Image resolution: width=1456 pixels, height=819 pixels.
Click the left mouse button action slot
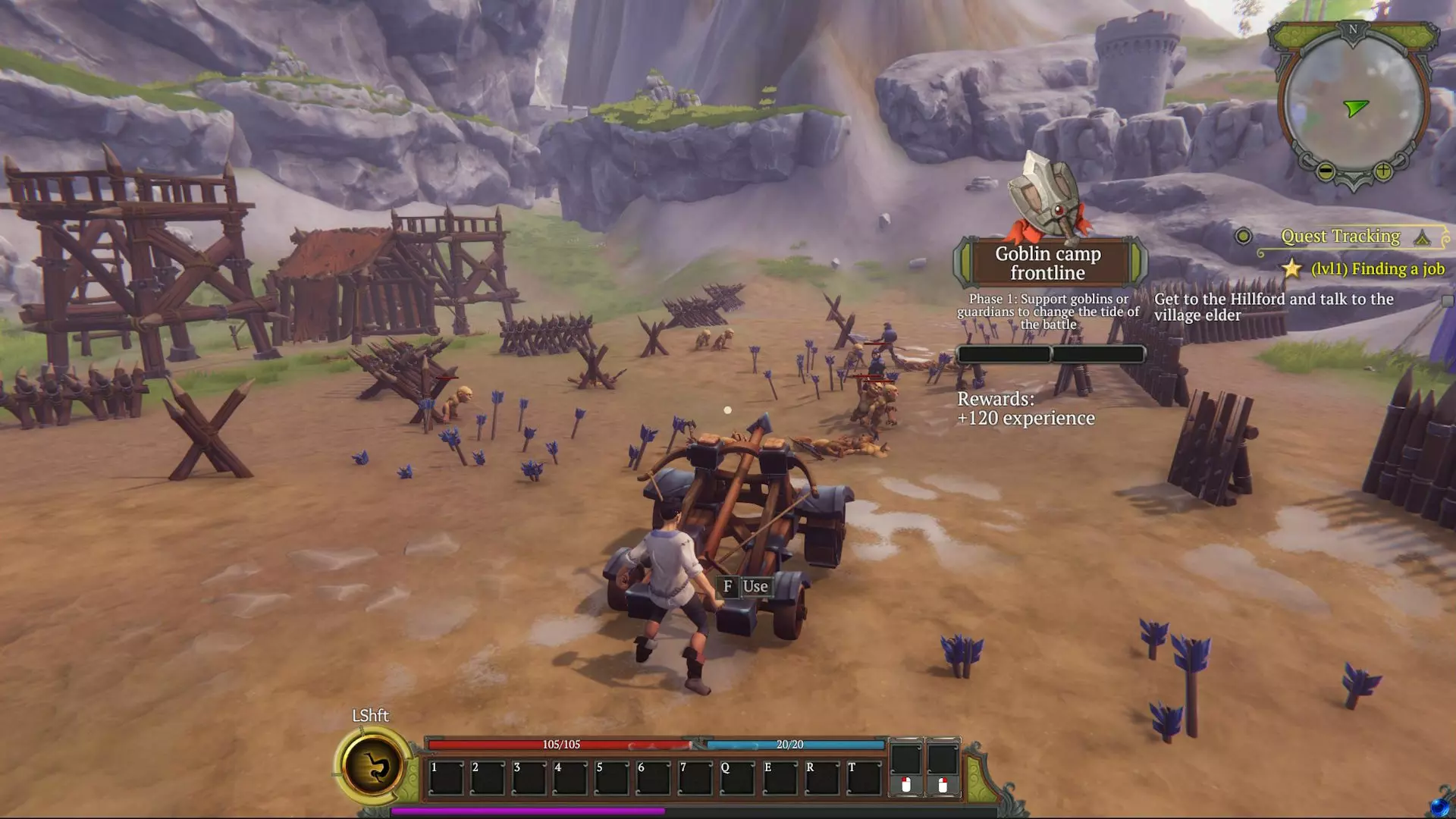click(x=906, y=767)
